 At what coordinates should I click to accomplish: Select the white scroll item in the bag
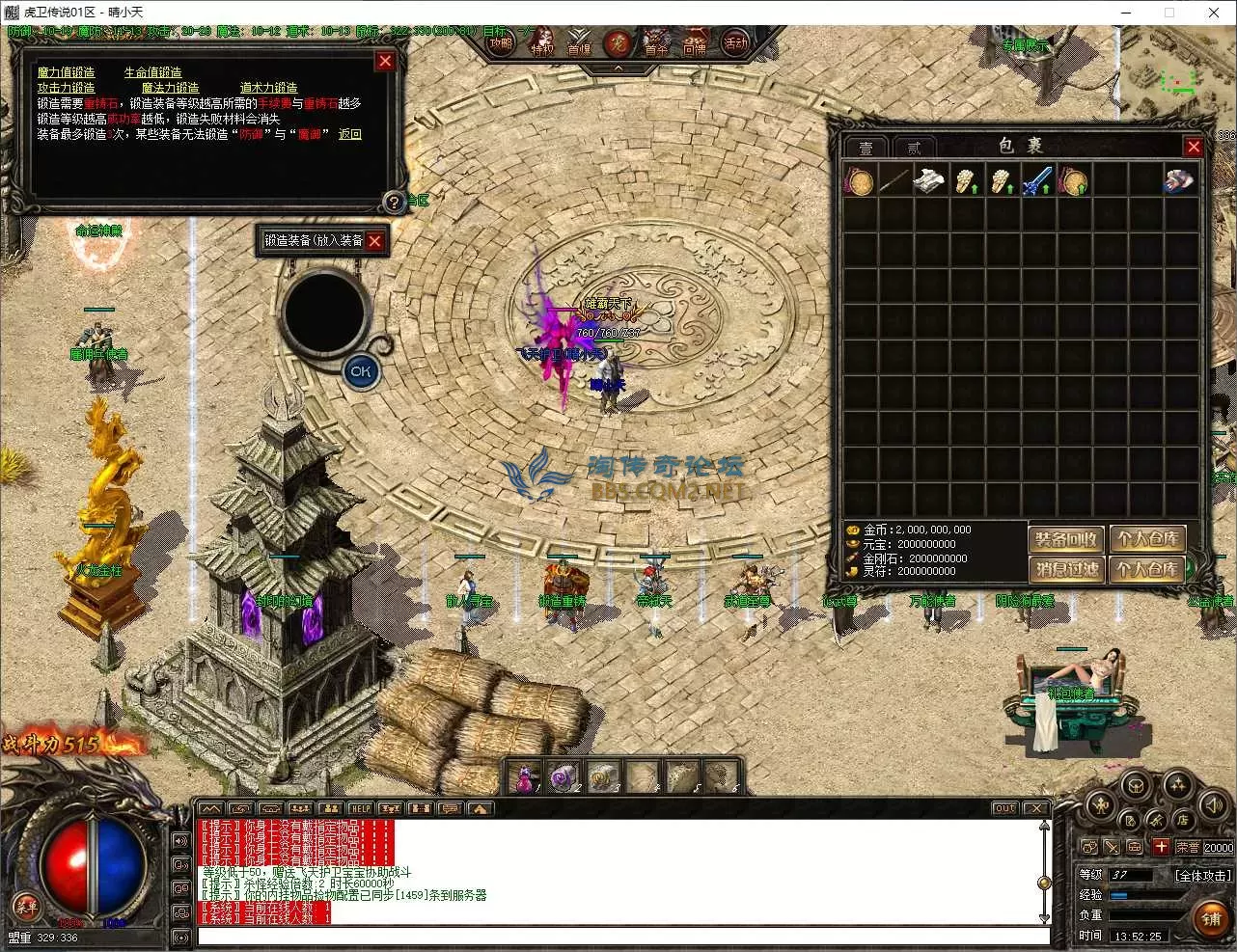pyautogui.click(x=929, y=180)
